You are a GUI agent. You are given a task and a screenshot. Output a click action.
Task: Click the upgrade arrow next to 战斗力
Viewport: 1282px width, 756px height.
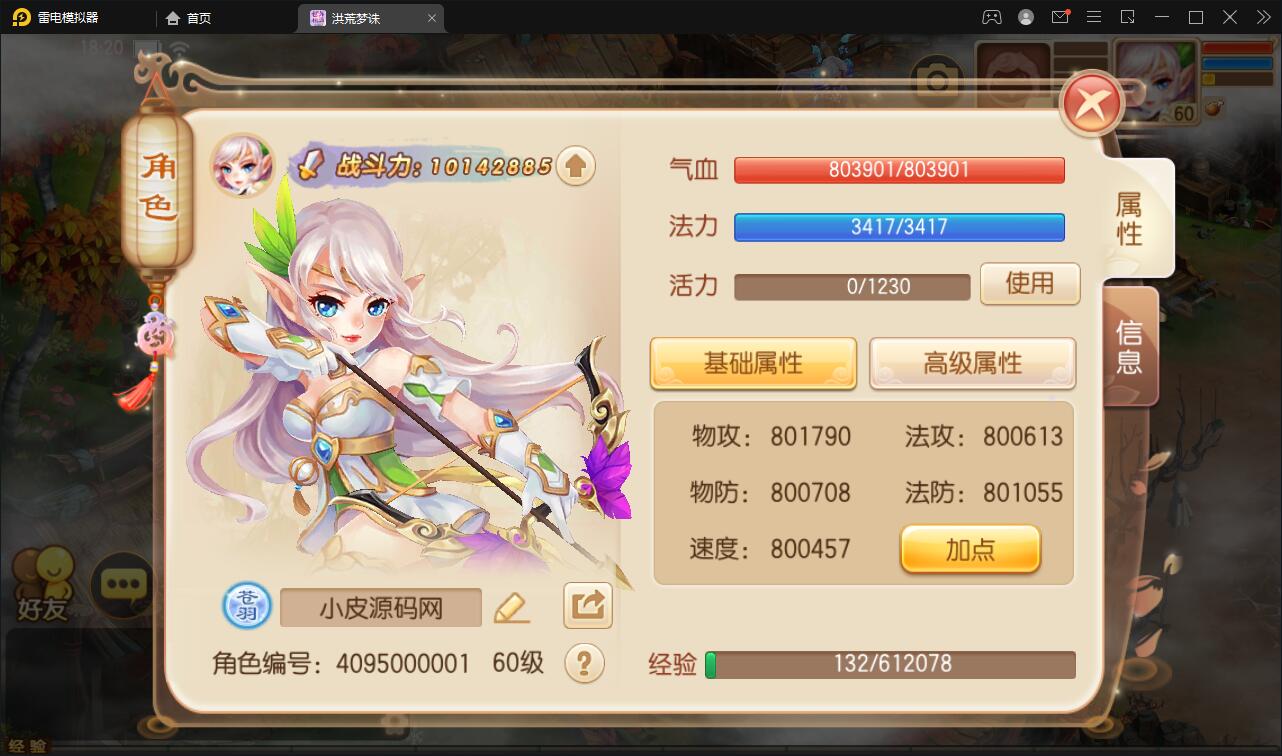coord(576,165)
